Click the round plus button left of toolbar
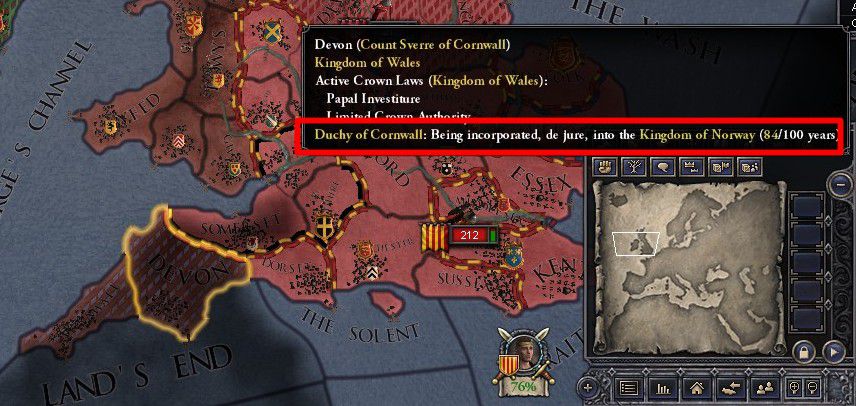The width and height of the screenshot is (856, 406). [x=589, y=387]
